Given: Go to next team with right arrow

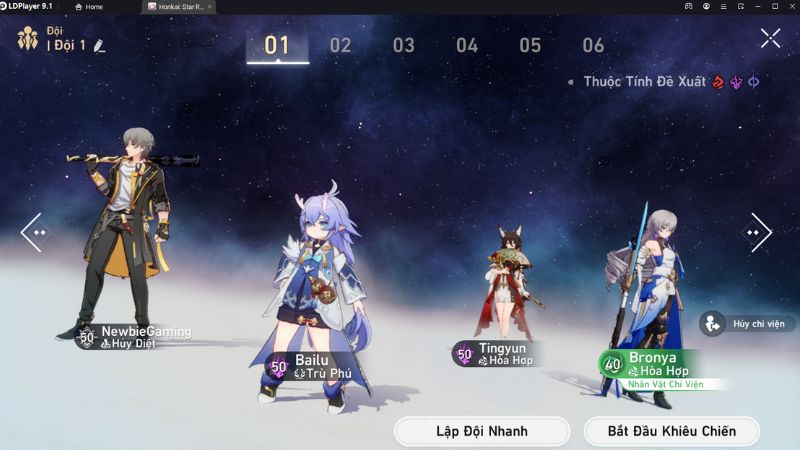Looking at the screenshot, I should pyautogui.click(x=757, y=232).
